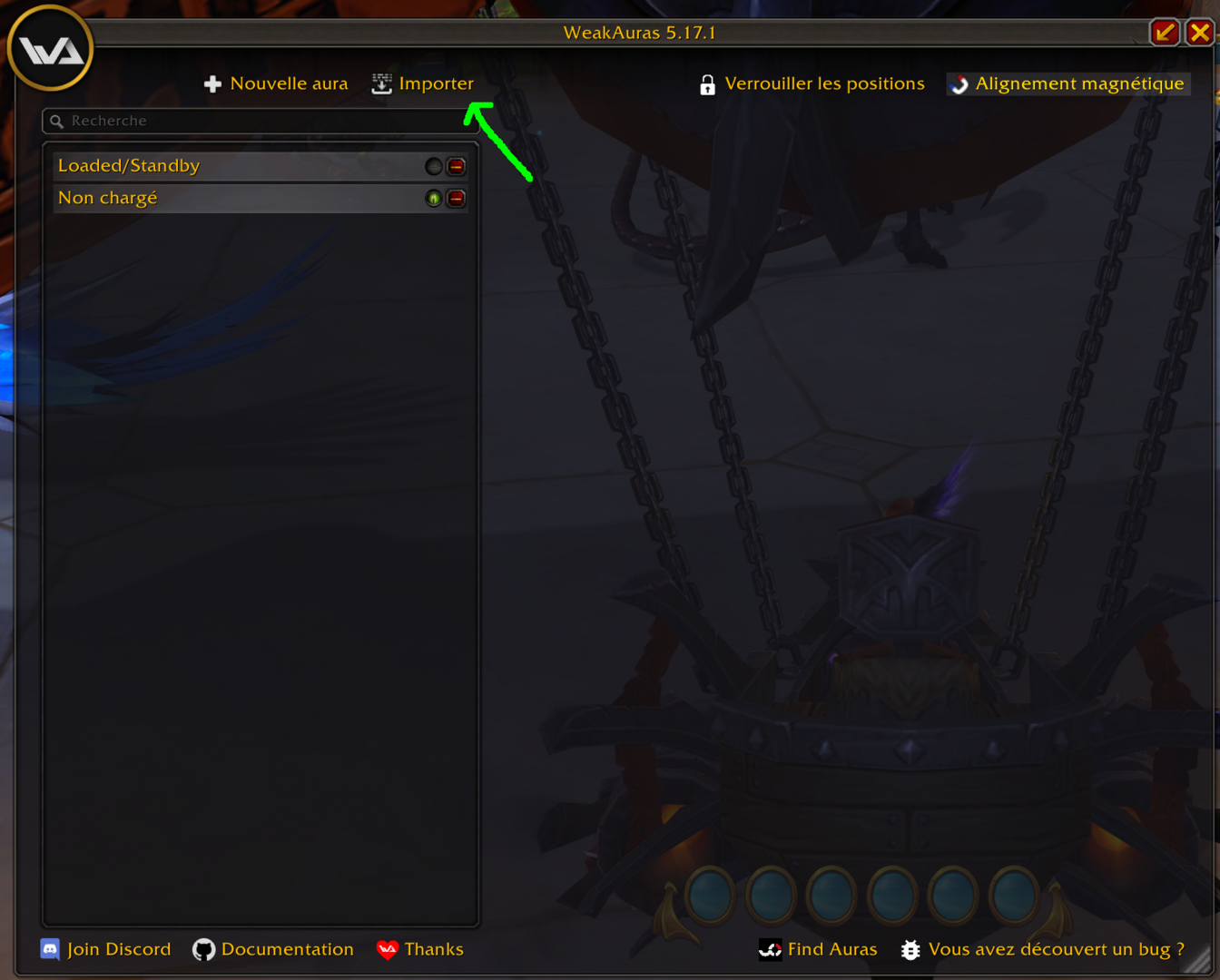
Task: Select the Loaded/Standby list header
Action: (x=227, y=166)
